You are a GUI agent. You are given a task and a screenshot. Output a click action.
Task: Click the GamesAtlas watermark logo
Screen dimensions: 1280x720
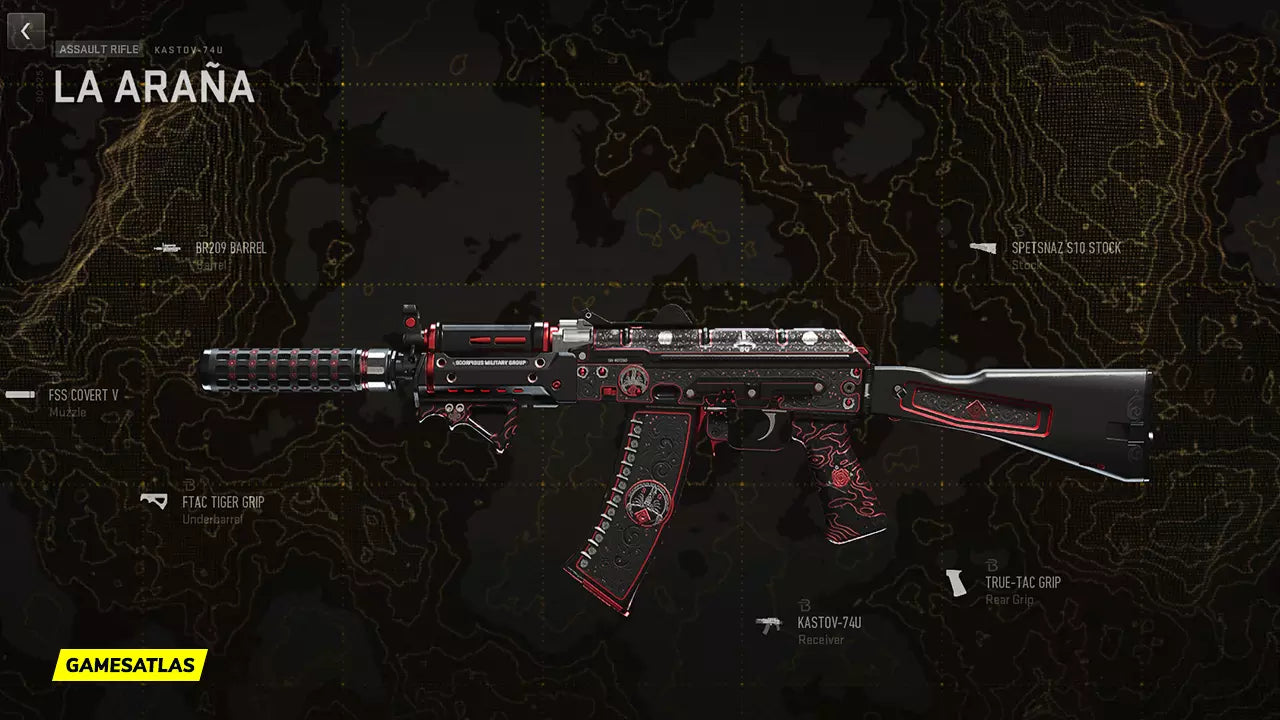(x=129, y=664)
